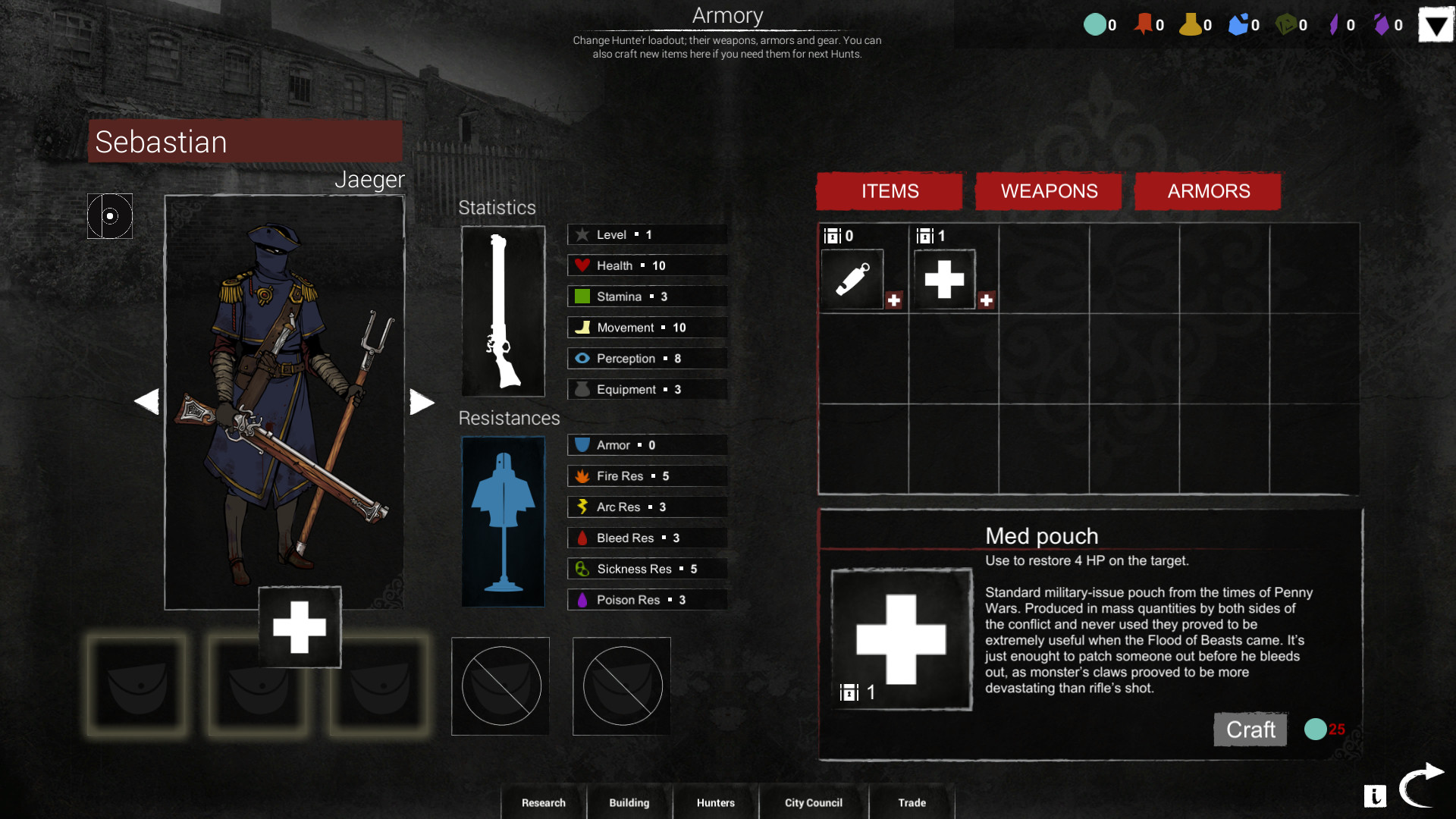Select the large plus slot below Sebastian's portrait
The image size is (1456, 819).
tap(299, 627)
